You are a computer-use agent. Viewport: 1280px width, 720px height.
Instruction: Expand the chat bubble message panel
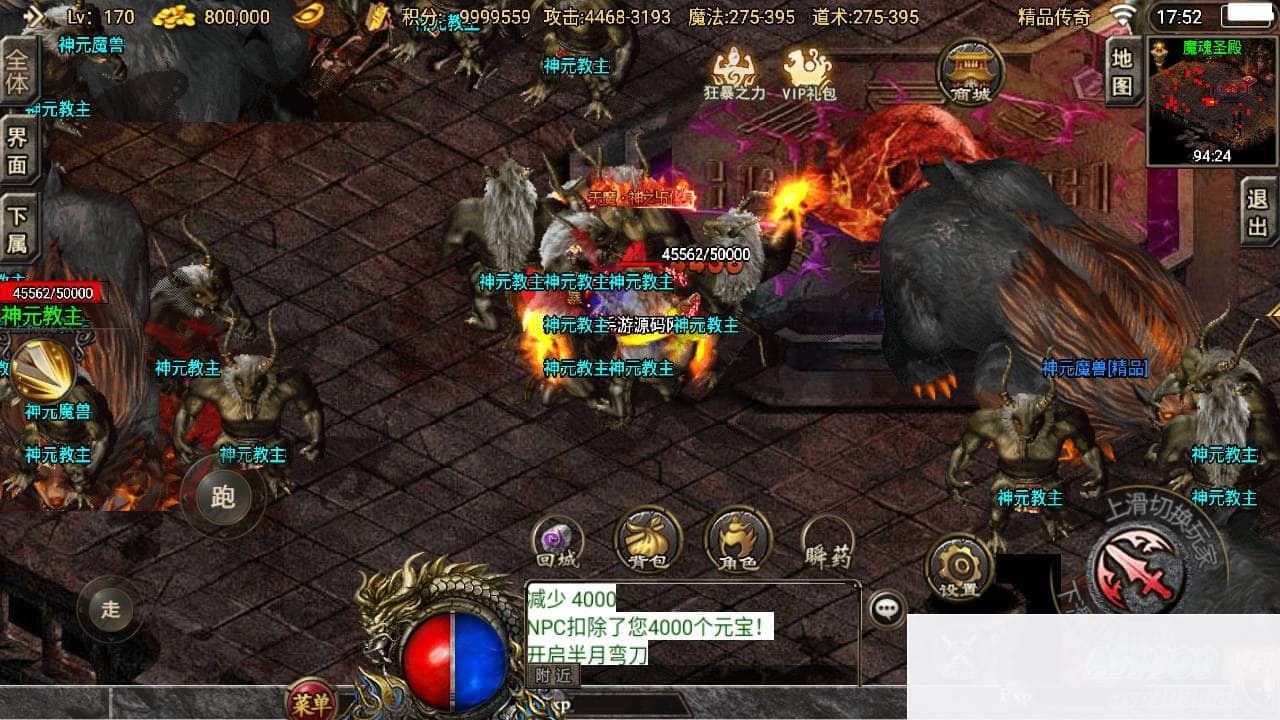(884, 606)
